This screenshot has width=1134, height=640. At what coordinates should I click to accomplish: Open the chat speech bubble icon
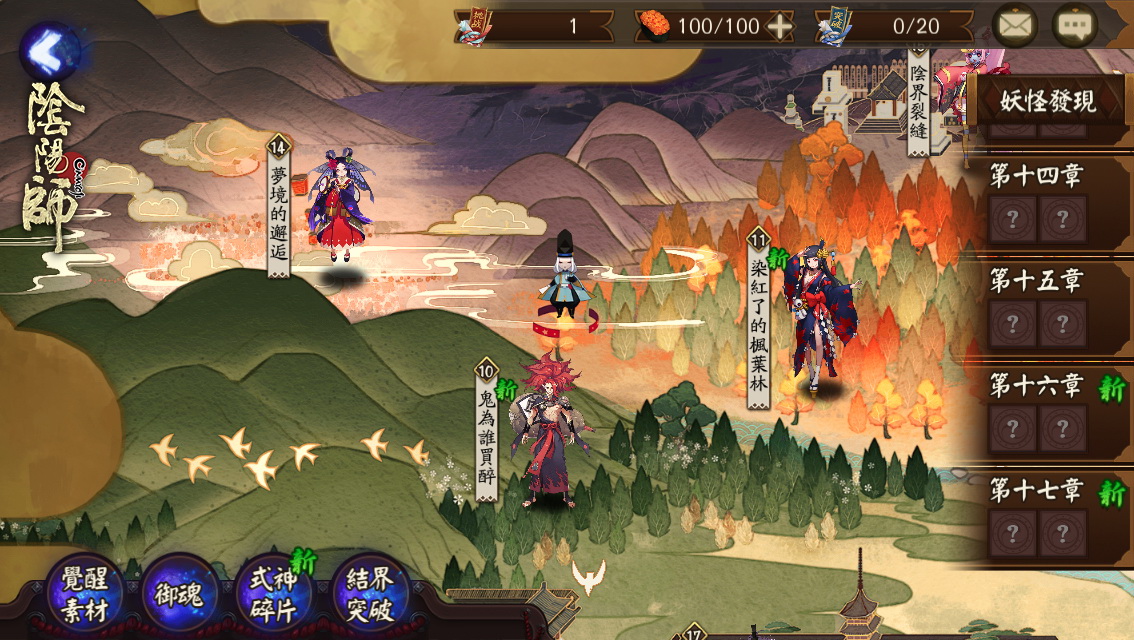pos(1075,26)
